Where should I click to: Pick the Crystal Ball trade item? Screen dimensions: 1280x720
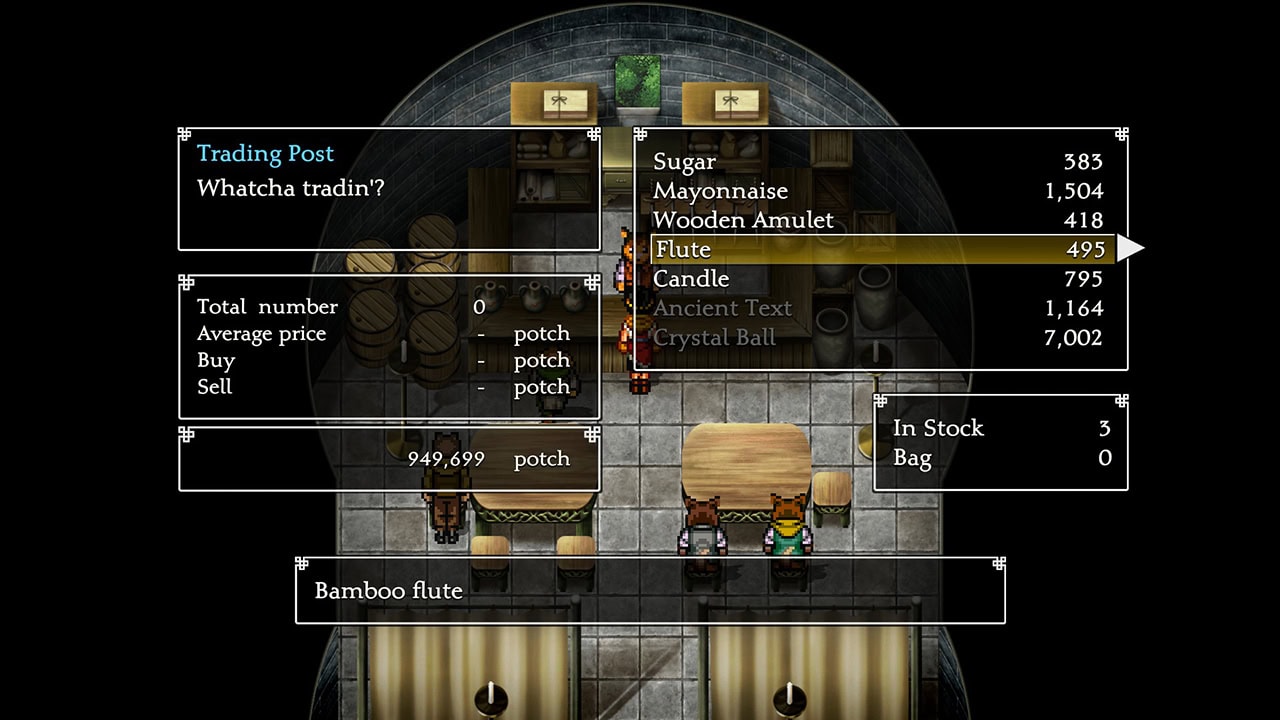click(x=714, y=338)
